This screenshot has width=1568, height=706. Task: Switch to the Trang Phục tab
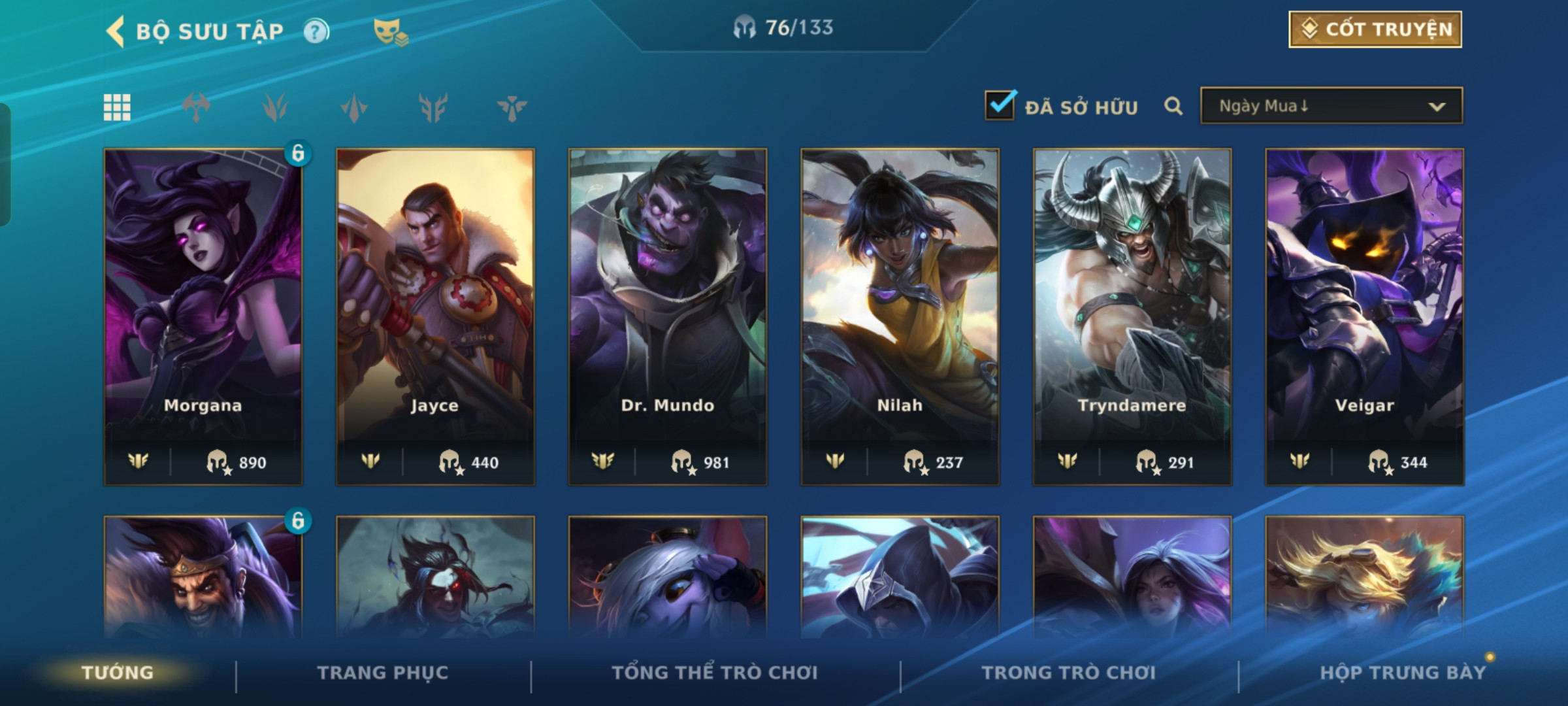tap(383, 673)
